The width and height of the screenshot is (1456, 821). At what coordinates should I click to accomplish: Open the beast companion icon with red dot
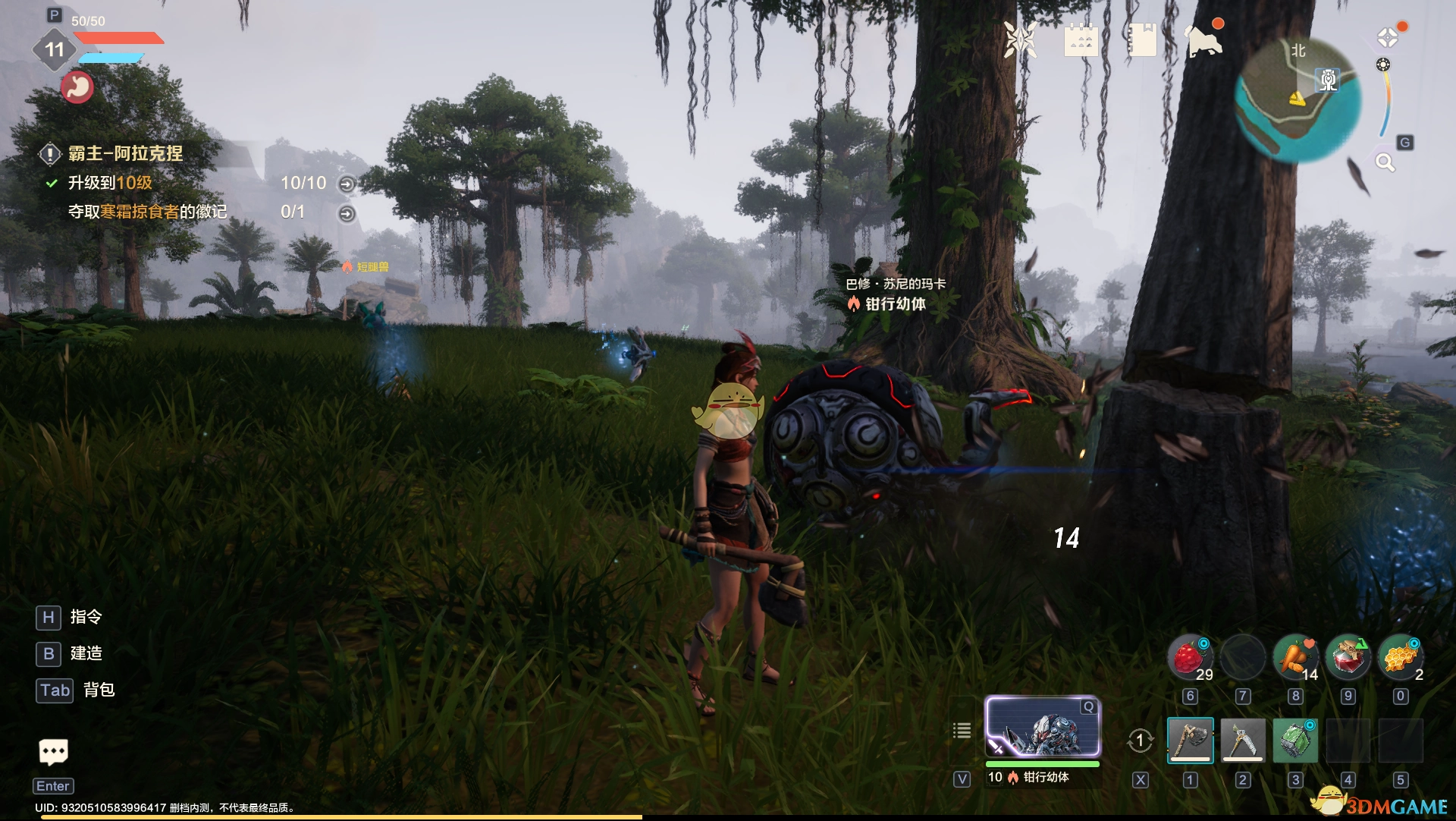tap(1204, 41)
